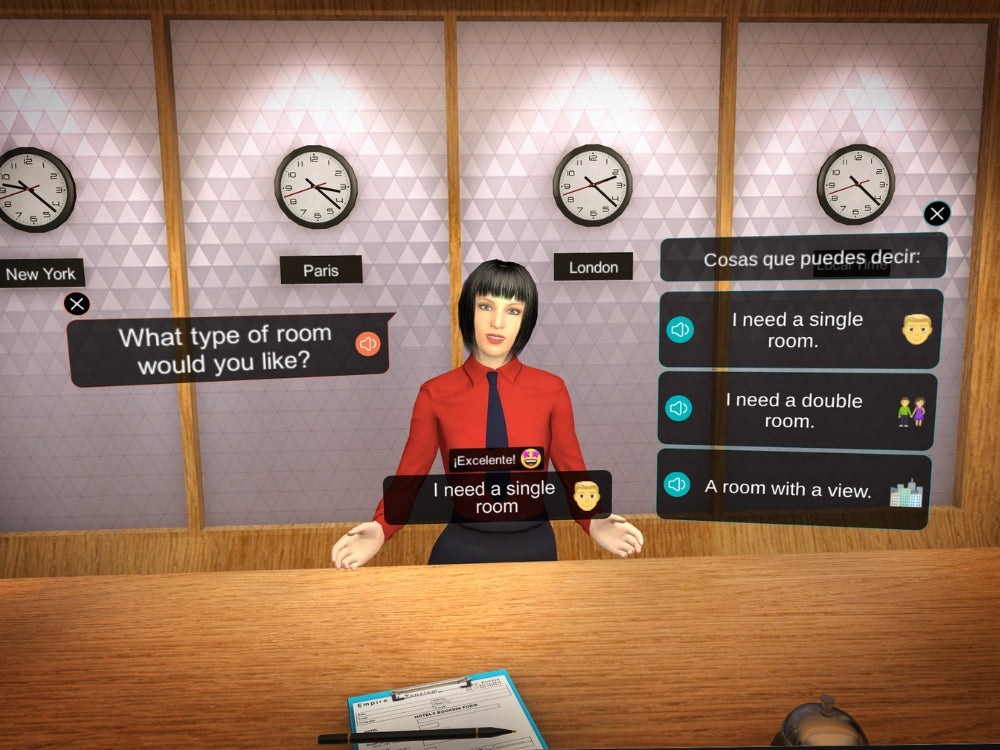Select the "I need a double room." reply
The image size is (1000, 750).
coord(794,410)
